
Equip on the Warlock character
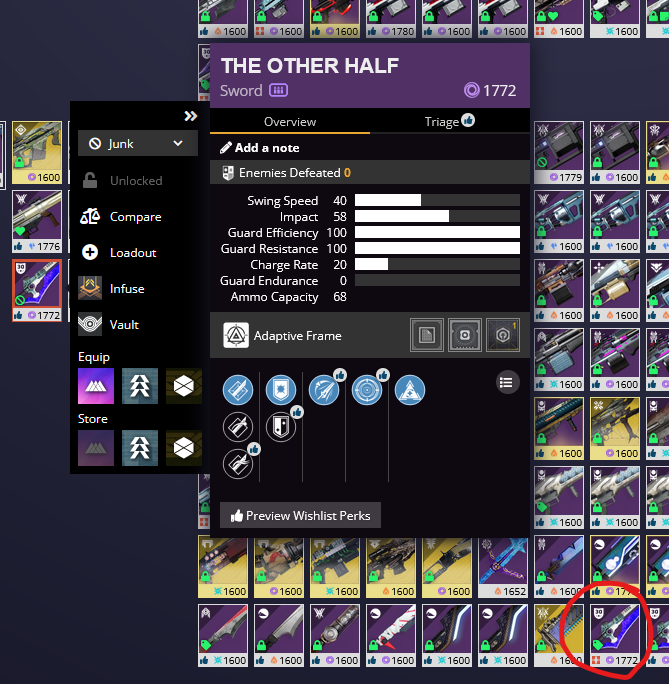97,386
